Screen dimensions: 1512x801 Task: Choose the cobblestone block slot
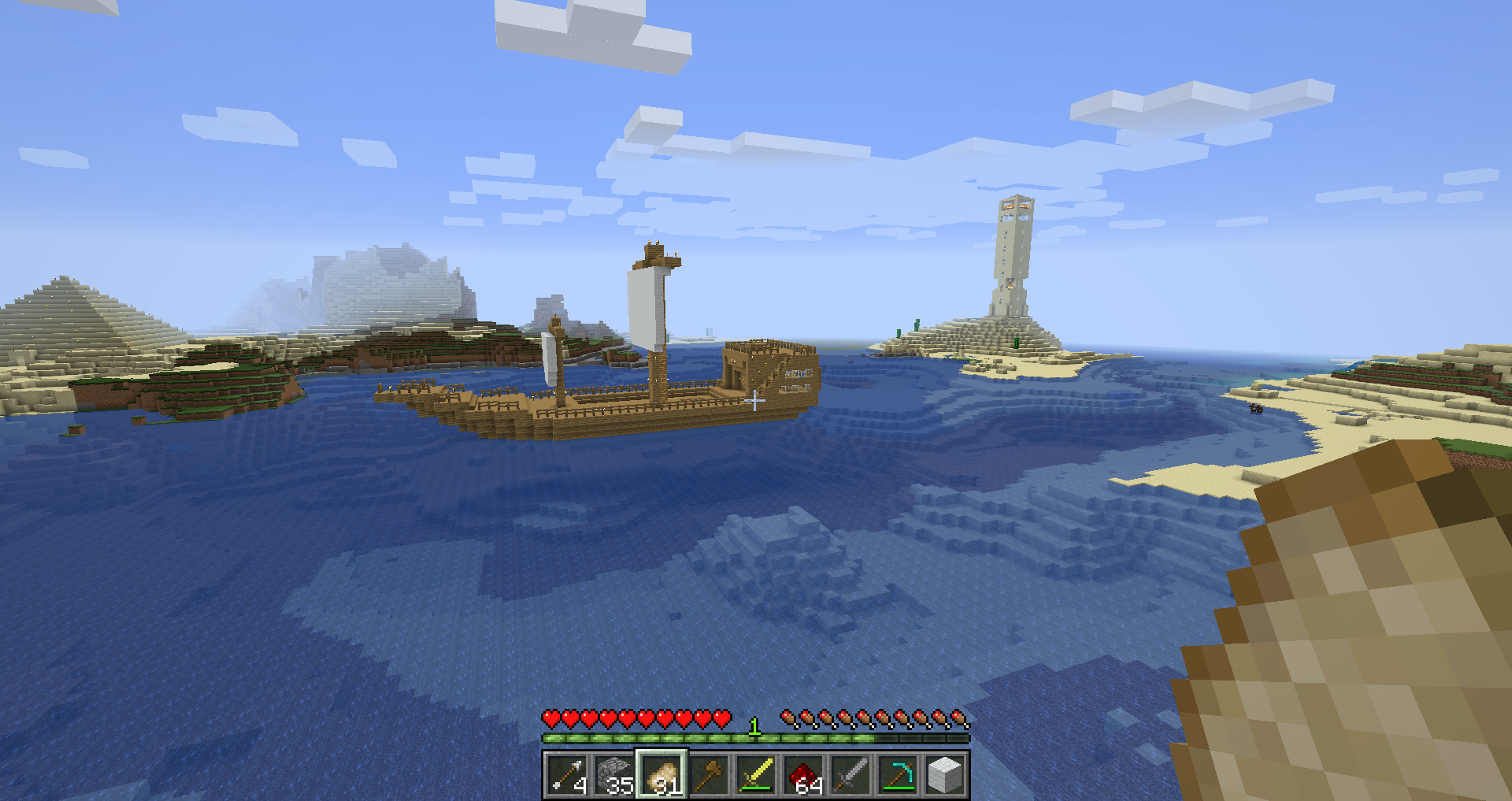click(614, 775)
